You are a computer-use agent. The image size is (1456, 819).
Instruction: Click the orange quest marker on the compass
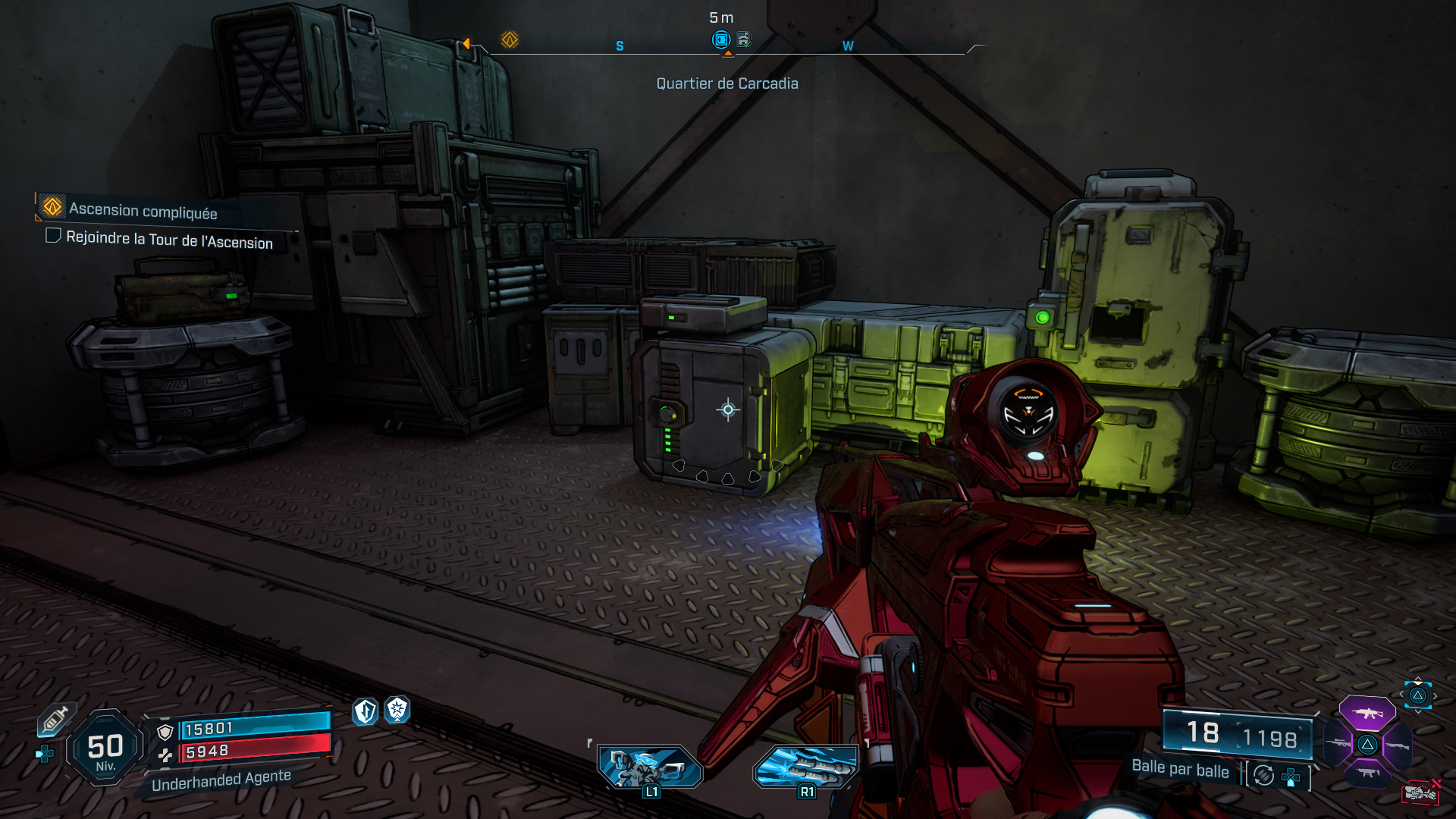tap(510, 39)
